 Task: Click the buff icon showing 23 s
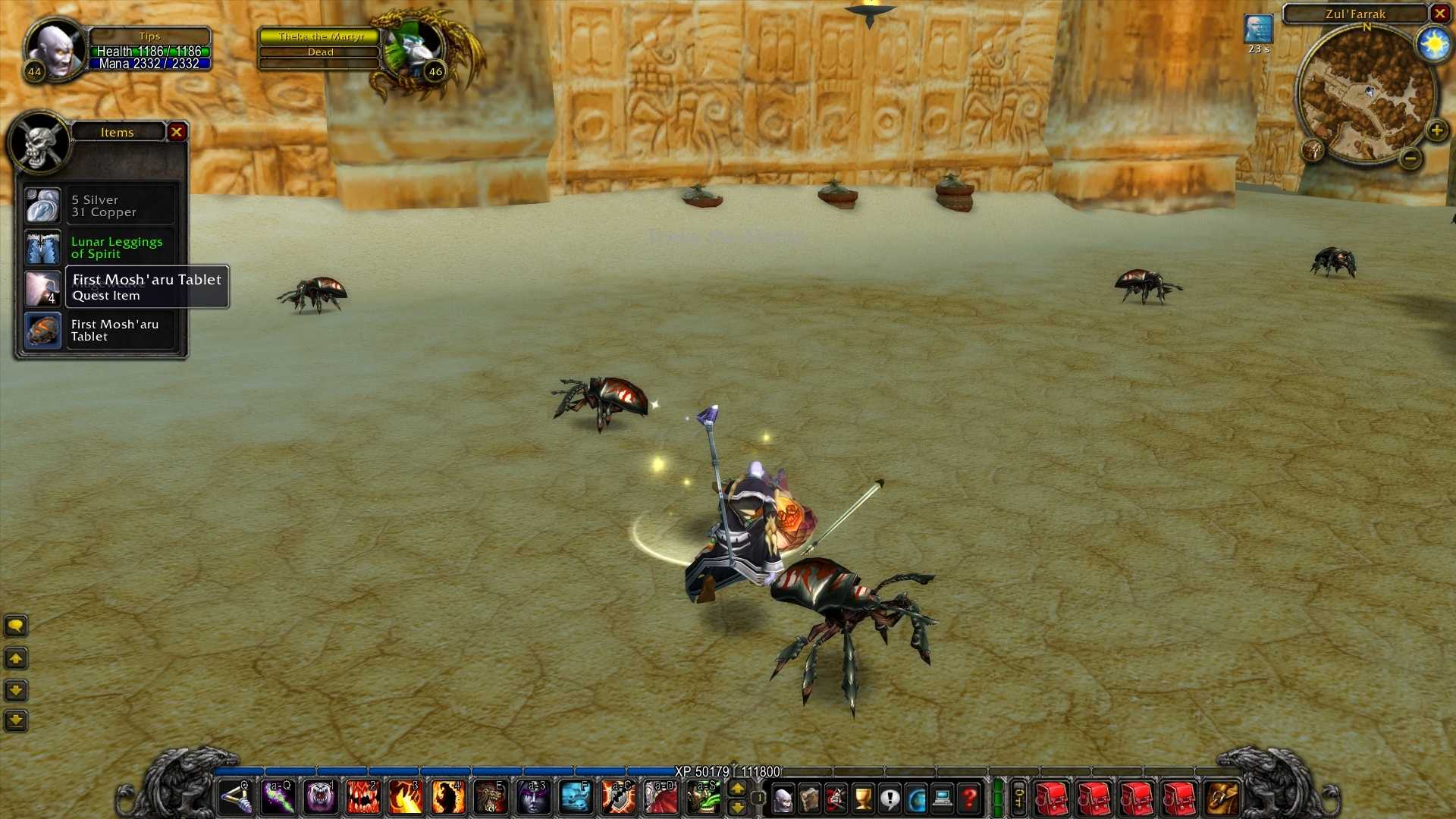tap(1258, 30)
